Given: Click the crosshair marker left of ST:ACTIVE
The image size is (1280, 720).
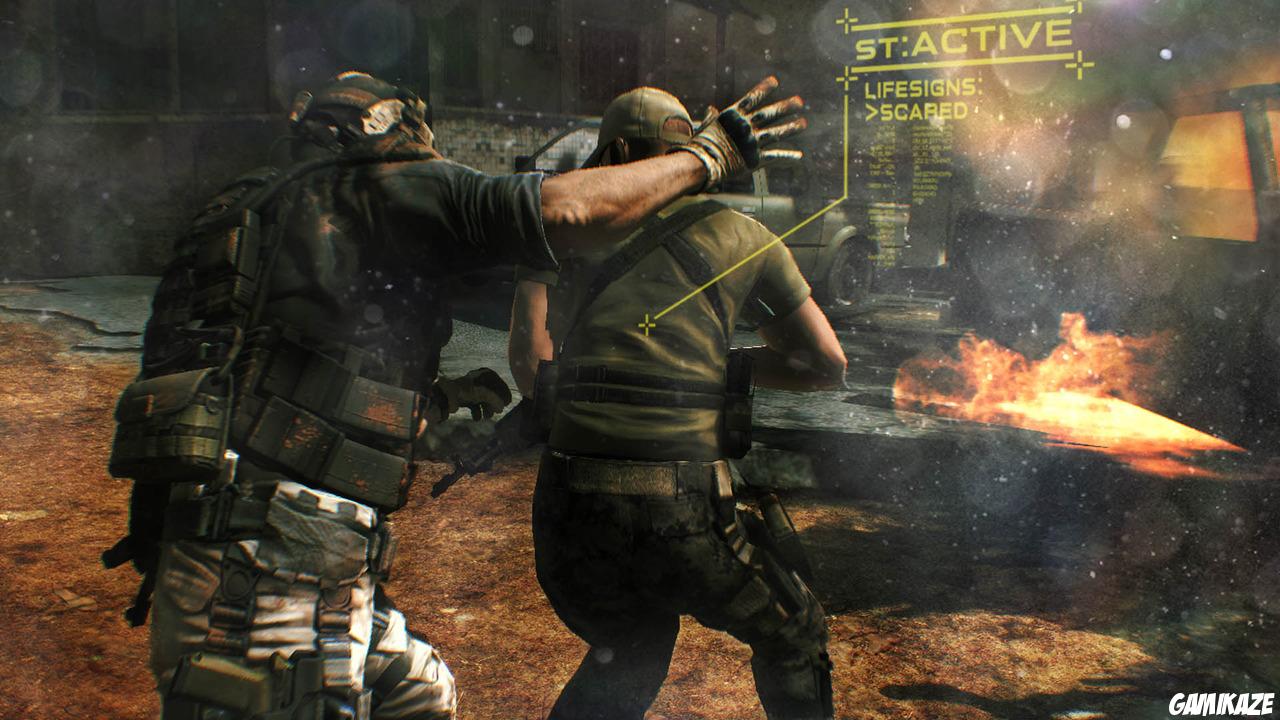Looking at the screenshot, I should (x=845, y=19).
